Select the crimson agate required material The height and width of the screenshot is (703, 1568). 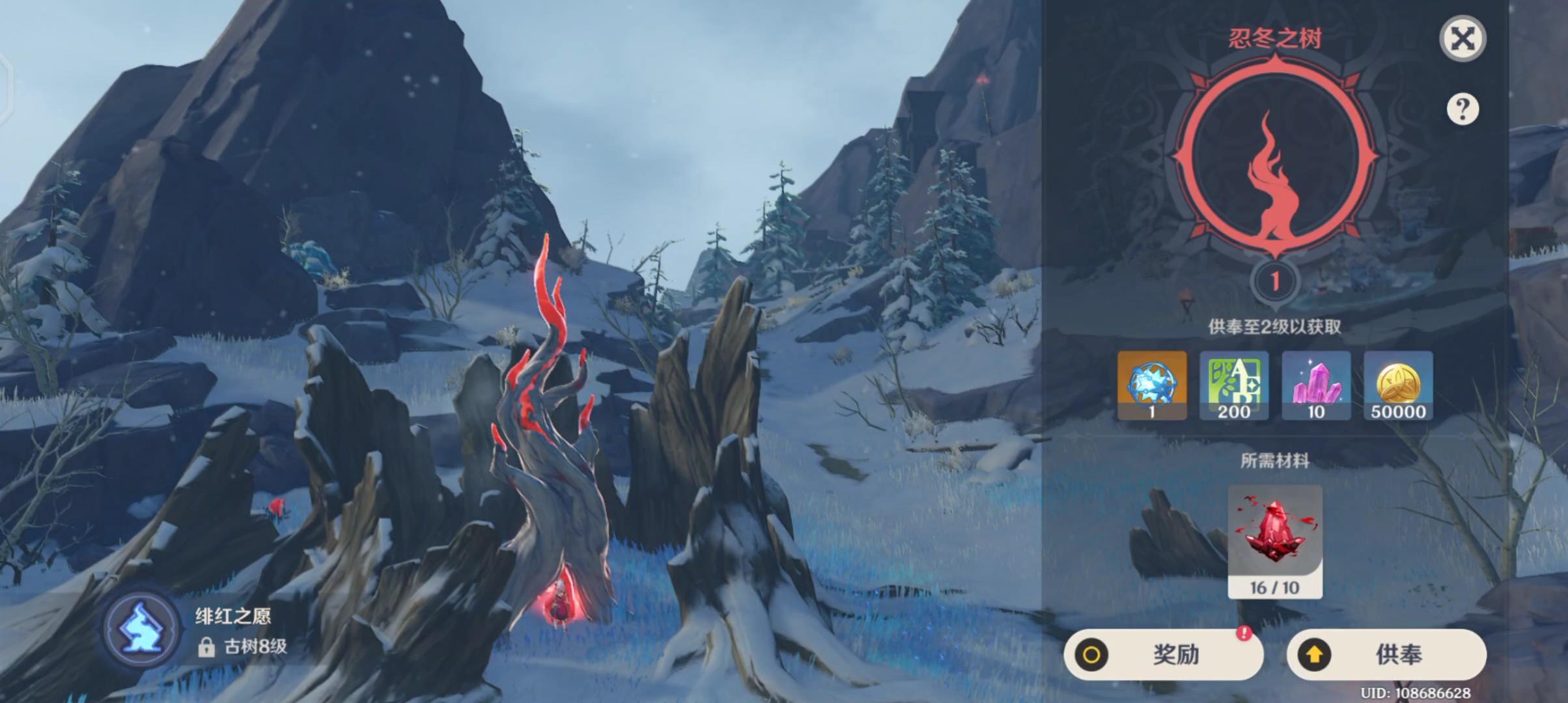1274,540
